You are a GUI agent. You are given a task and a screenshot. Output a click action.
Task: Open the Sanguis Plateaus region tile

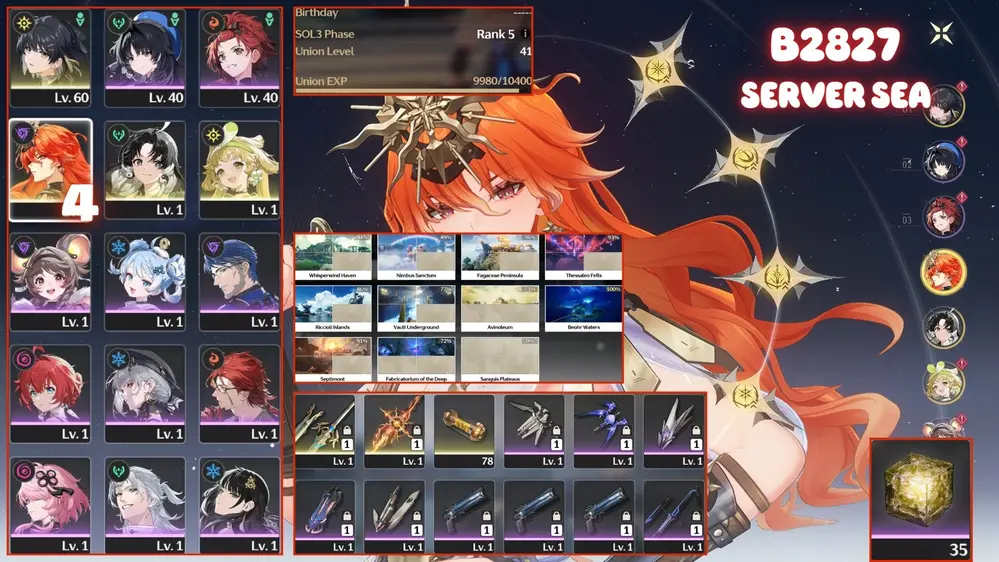(500, 359)
